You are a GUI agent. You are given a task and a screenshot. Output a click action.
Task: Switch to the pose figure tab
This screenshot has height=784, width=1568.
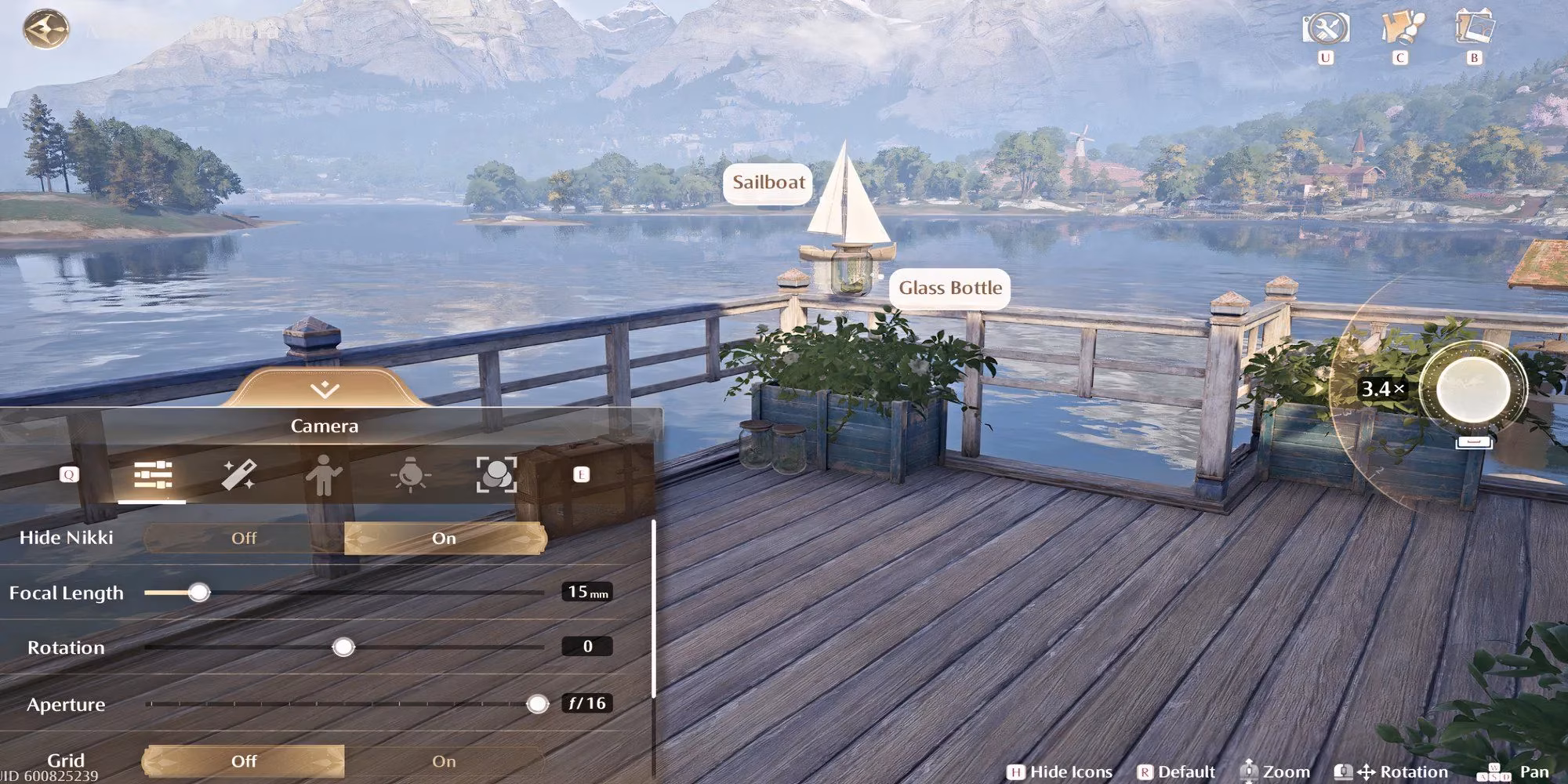[x=324, y=475]
